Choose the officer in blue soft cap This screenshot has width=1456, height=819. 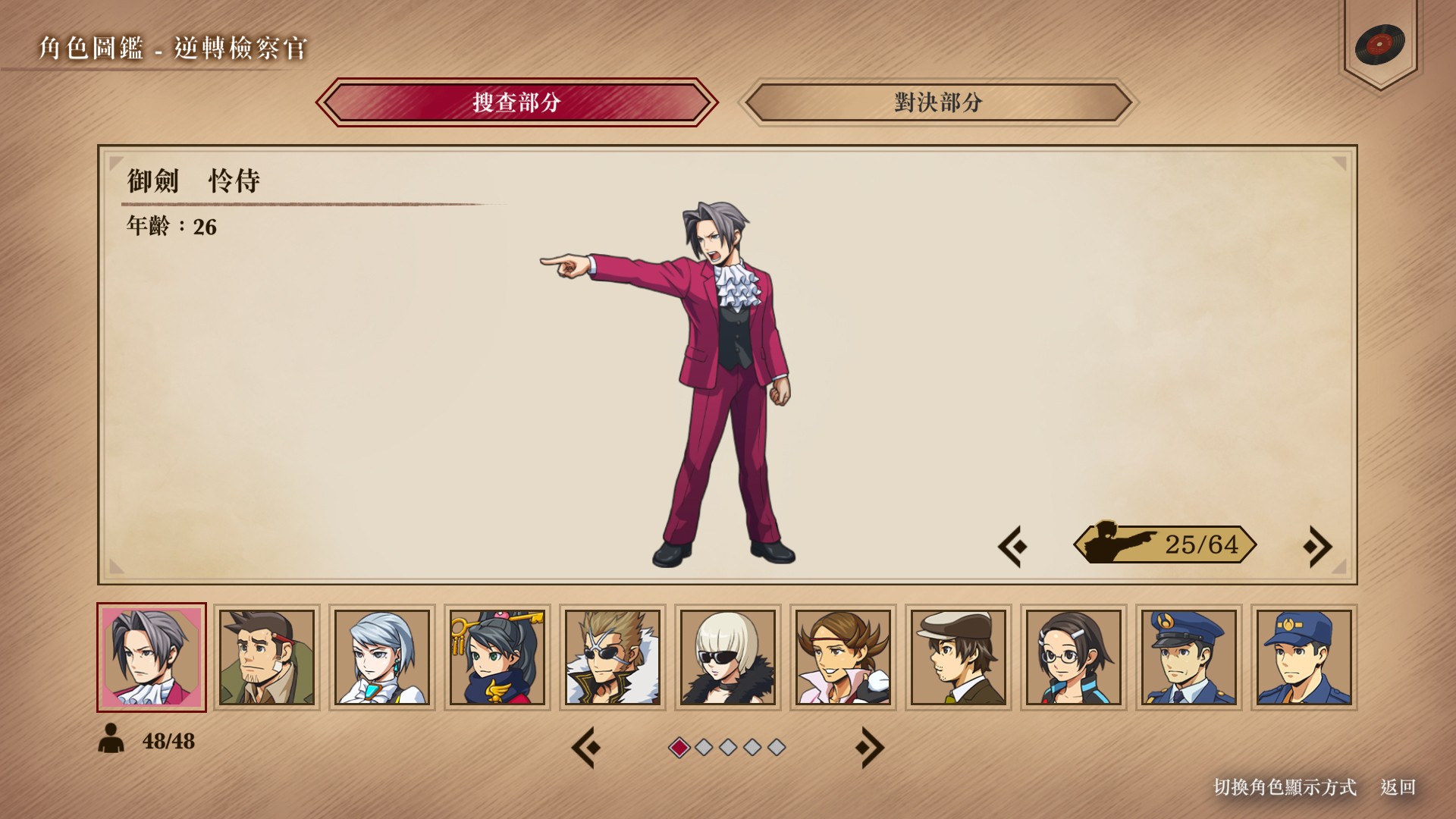pos(1304,657)
